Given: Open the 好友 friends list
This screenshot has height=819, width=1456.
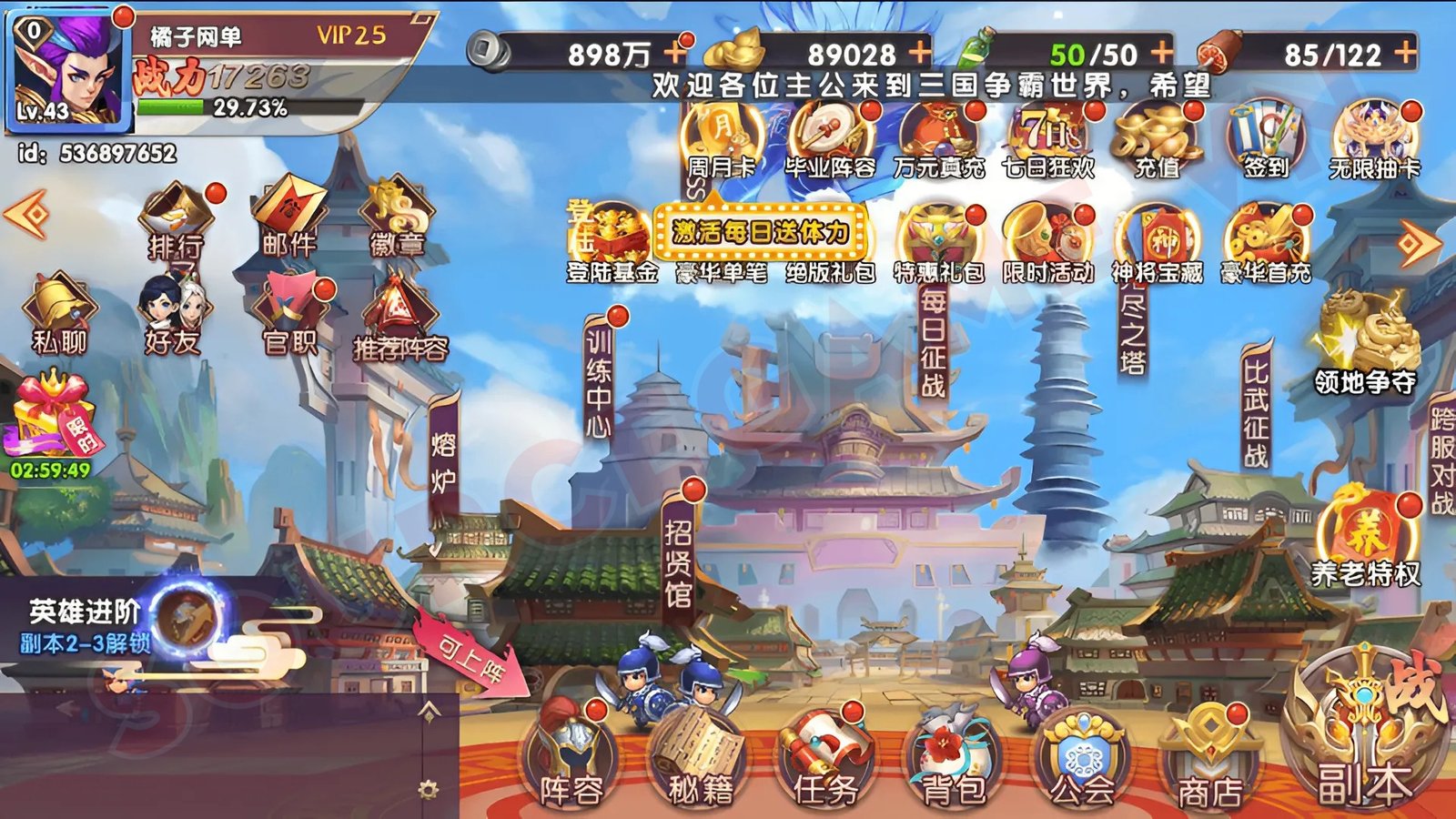Looking at the screenshot, I should pyautogui.click(x=173, y=314).
